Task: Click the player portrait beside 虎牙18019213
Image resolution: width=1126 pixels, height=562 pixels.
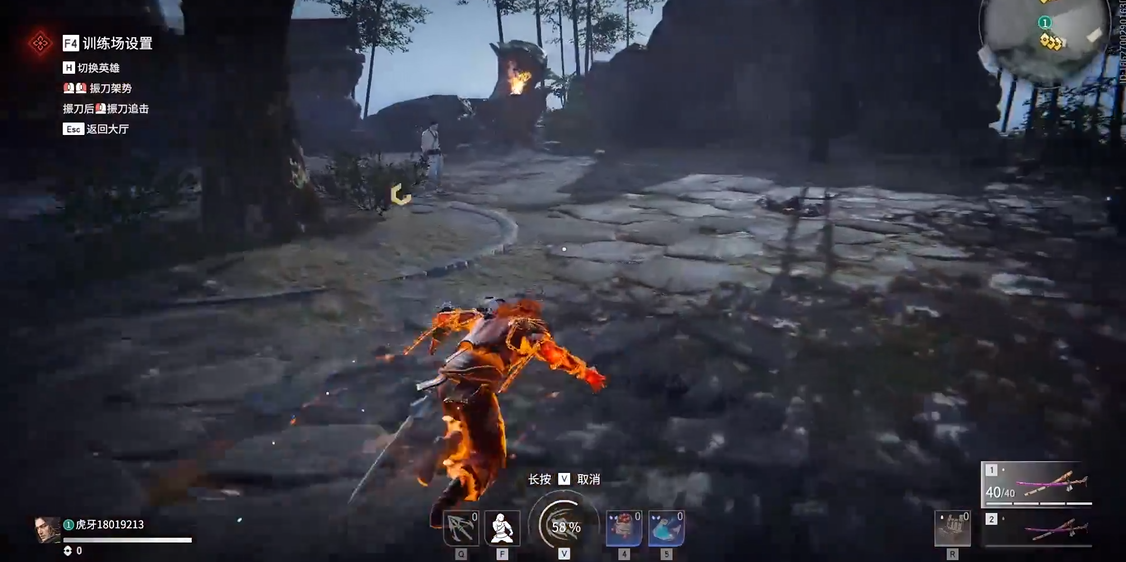Action: (x=47, y=530)
